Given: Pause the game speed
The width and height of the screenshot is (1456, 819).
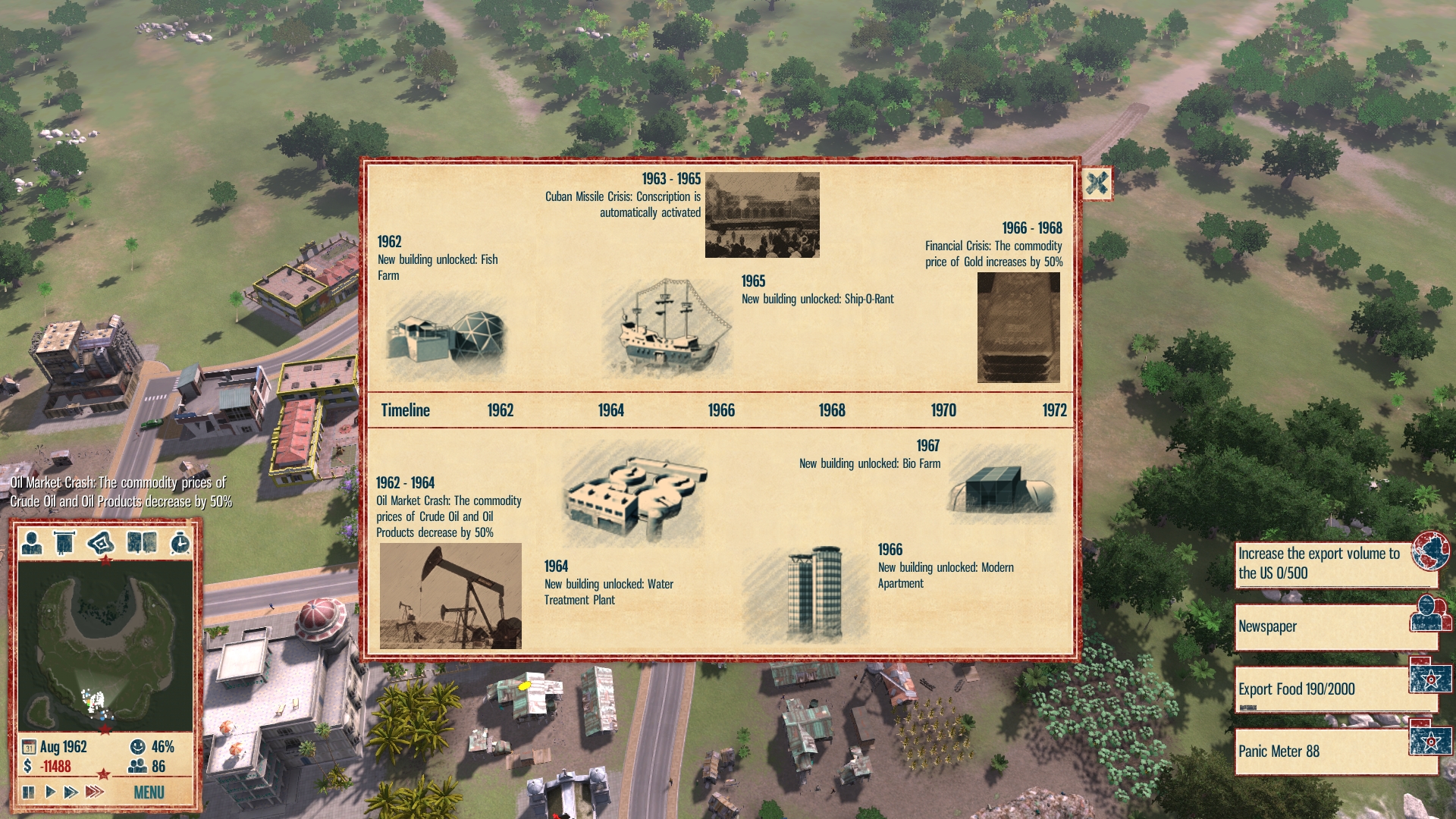Looking at the screenshot, I should [x=29, y=792].
